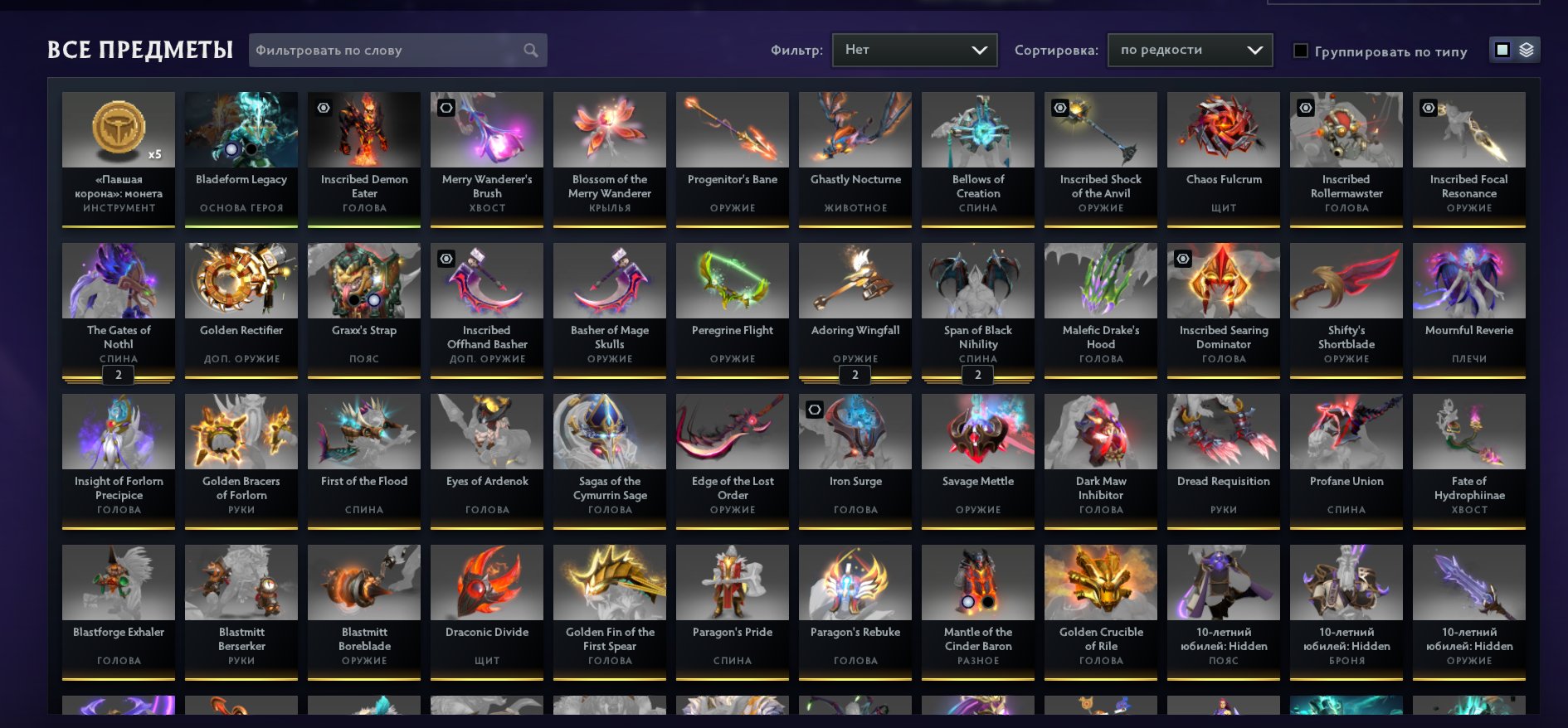1568x728 pixels.
Task: Enable the Группировать по типу checkbox
Action: point(1299,51)
